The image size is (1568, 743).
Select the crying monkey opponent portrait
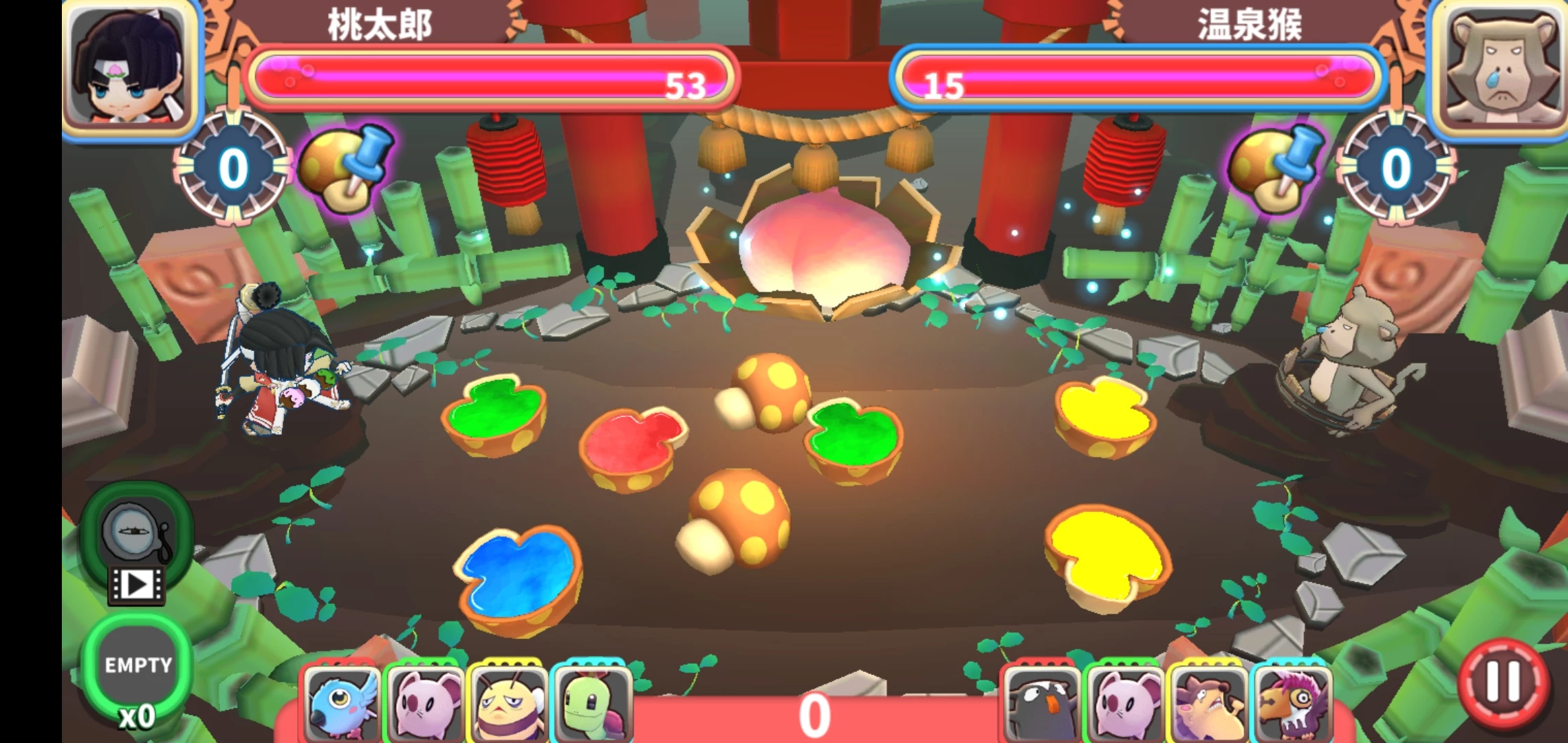1501,69
